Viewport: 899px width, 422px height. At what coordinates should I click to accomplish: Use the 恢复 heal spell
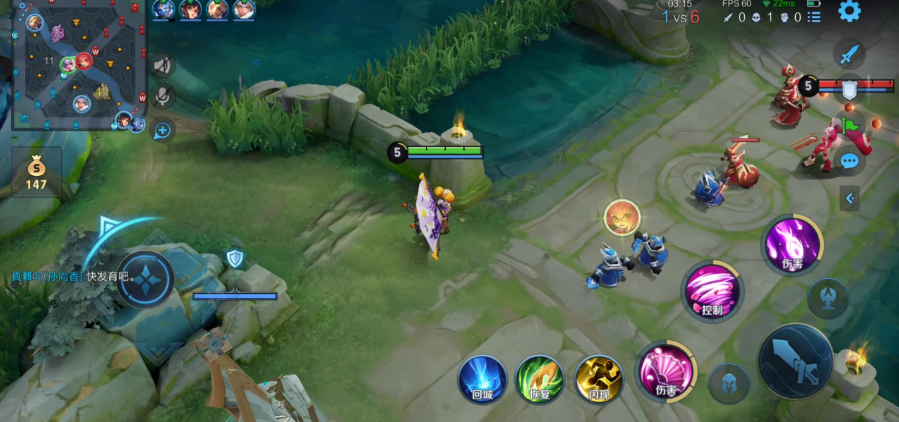click(540, 379)
